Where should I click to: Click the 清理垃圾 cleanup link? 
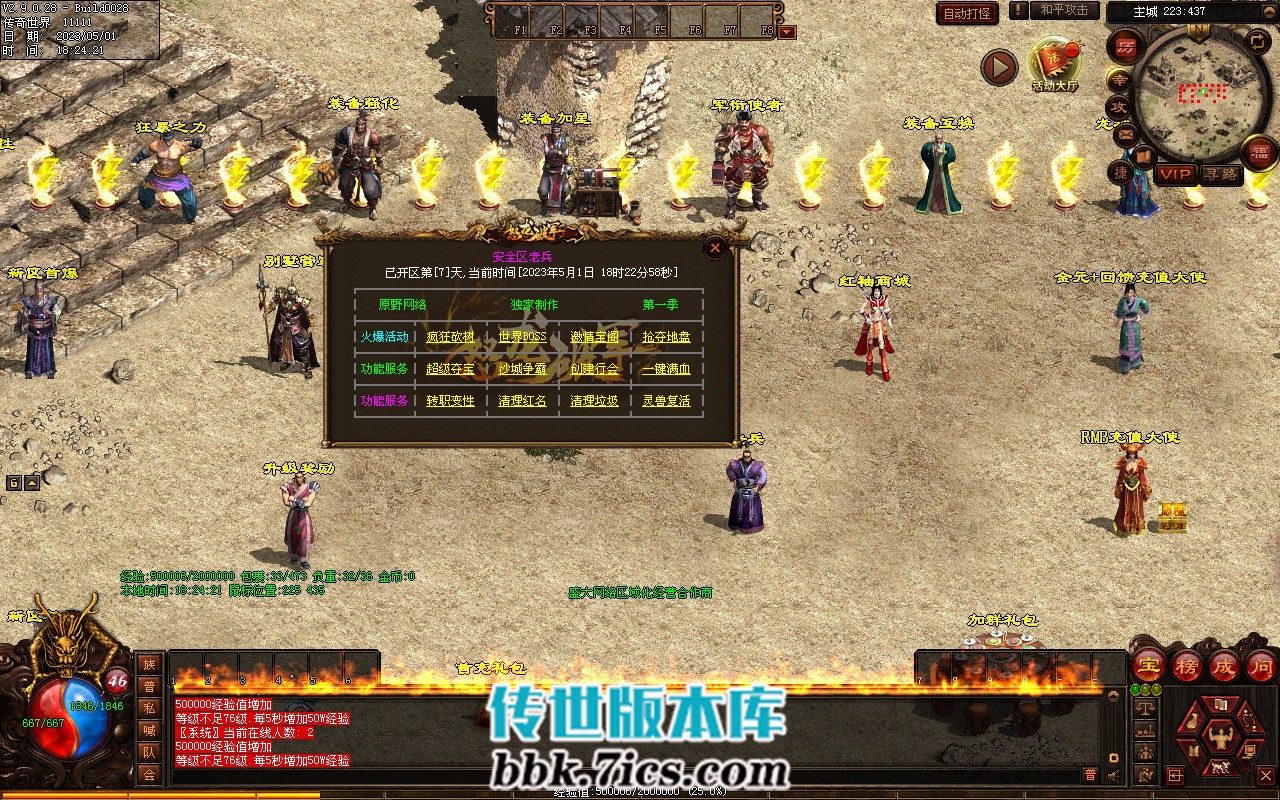click(594, 401)
